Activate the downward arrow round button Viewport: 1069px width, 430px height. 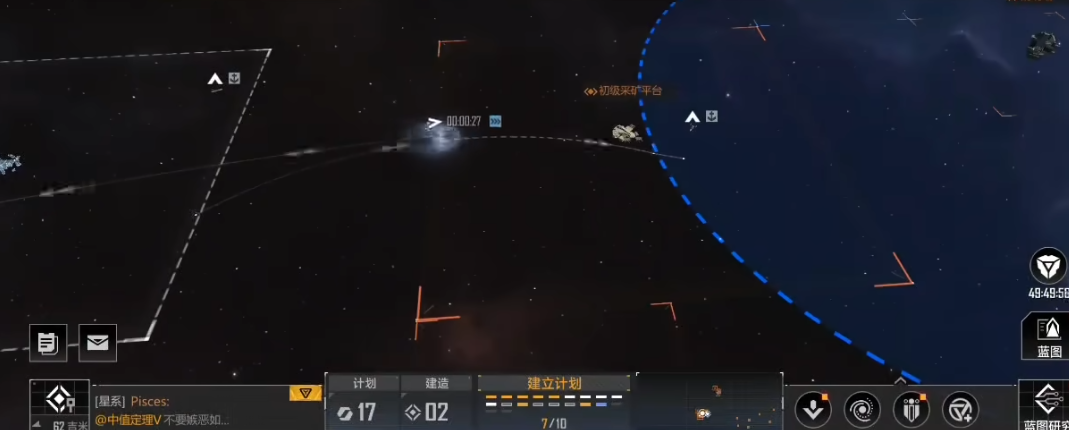(813, 409)
